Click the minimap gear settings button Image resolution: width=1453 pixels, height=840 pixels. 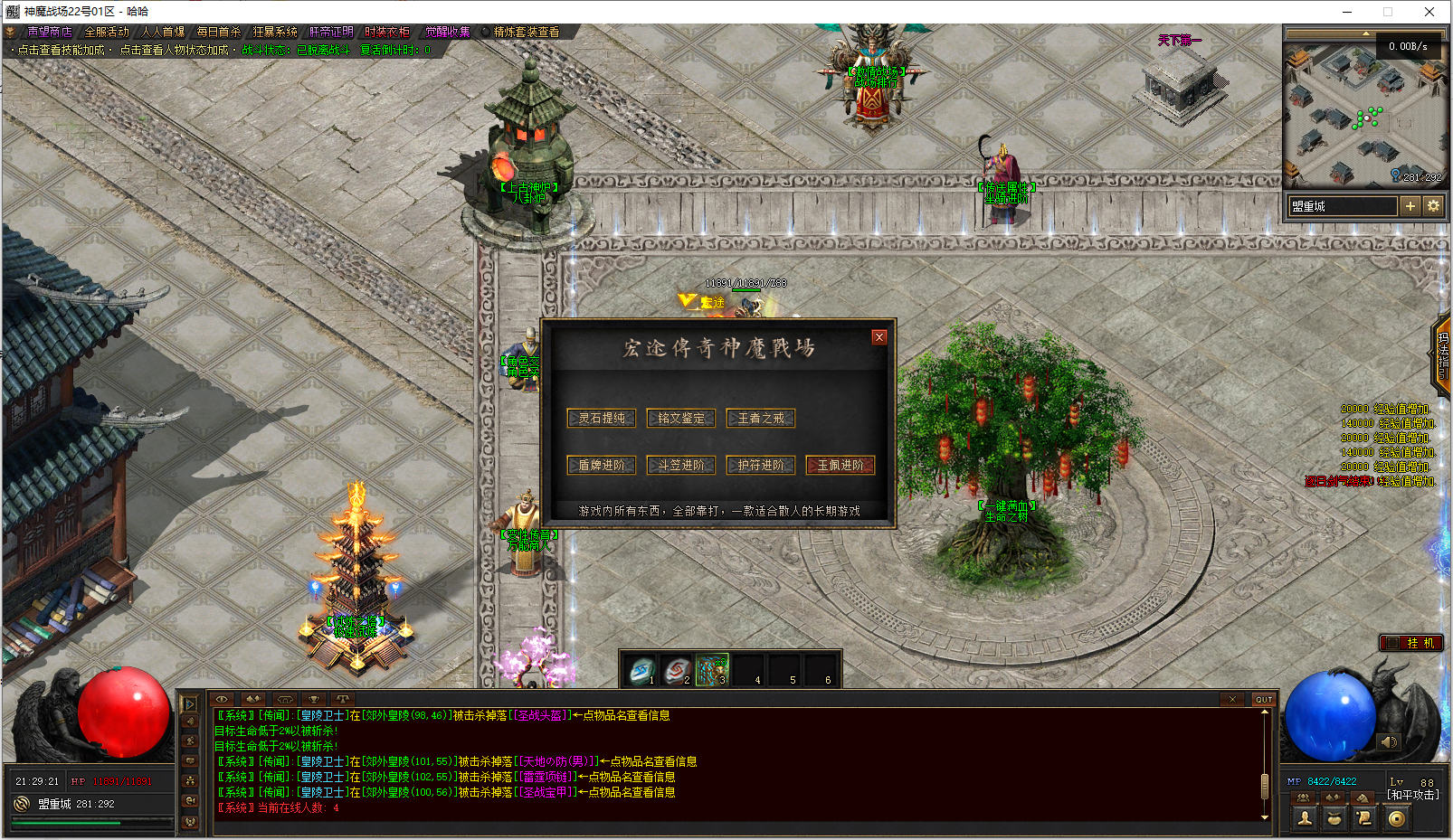[x=1433, y=206]
